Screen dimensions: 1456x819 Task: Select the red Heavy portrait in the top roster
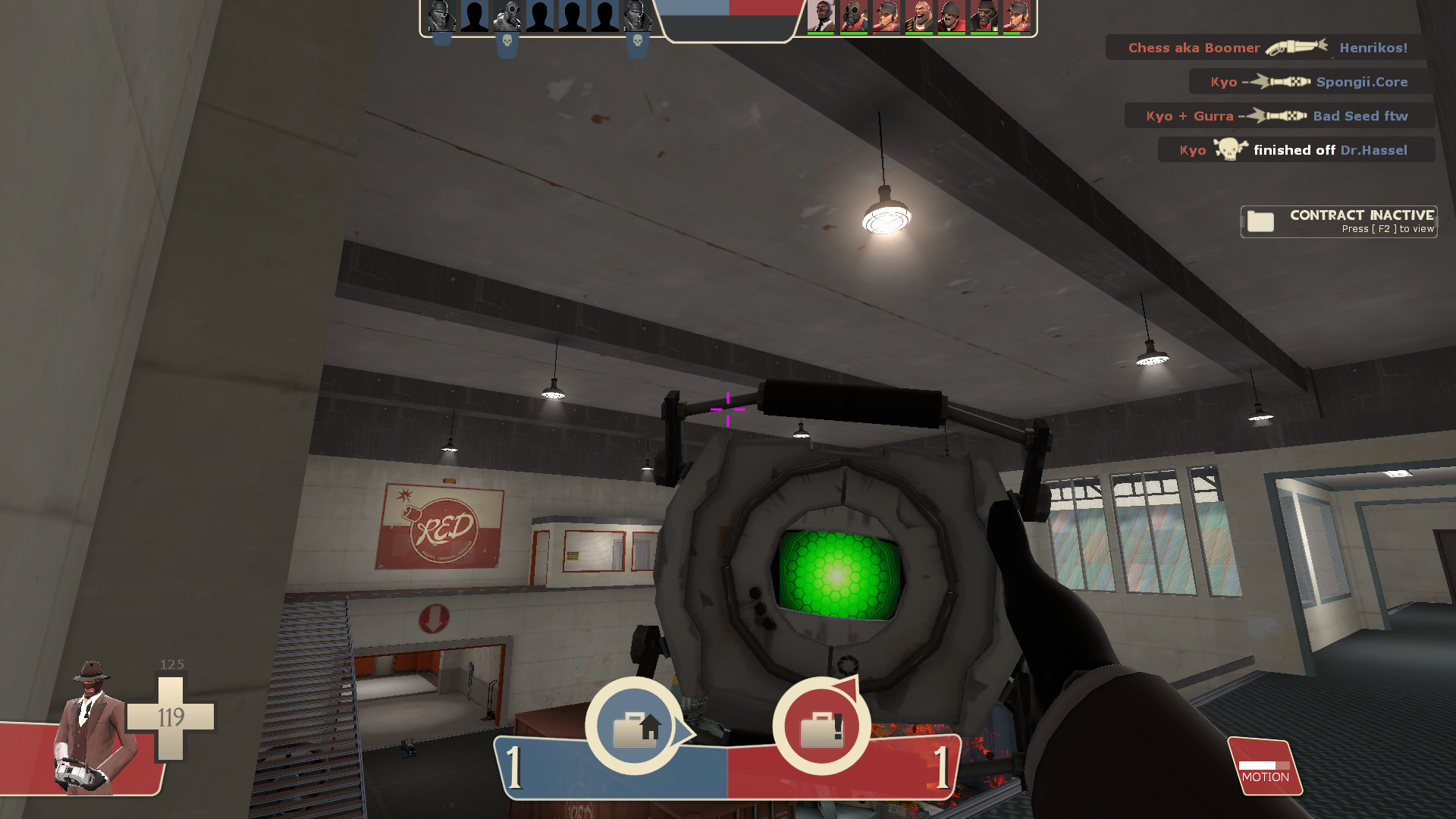pyautogui.click(x=918, y=17)
